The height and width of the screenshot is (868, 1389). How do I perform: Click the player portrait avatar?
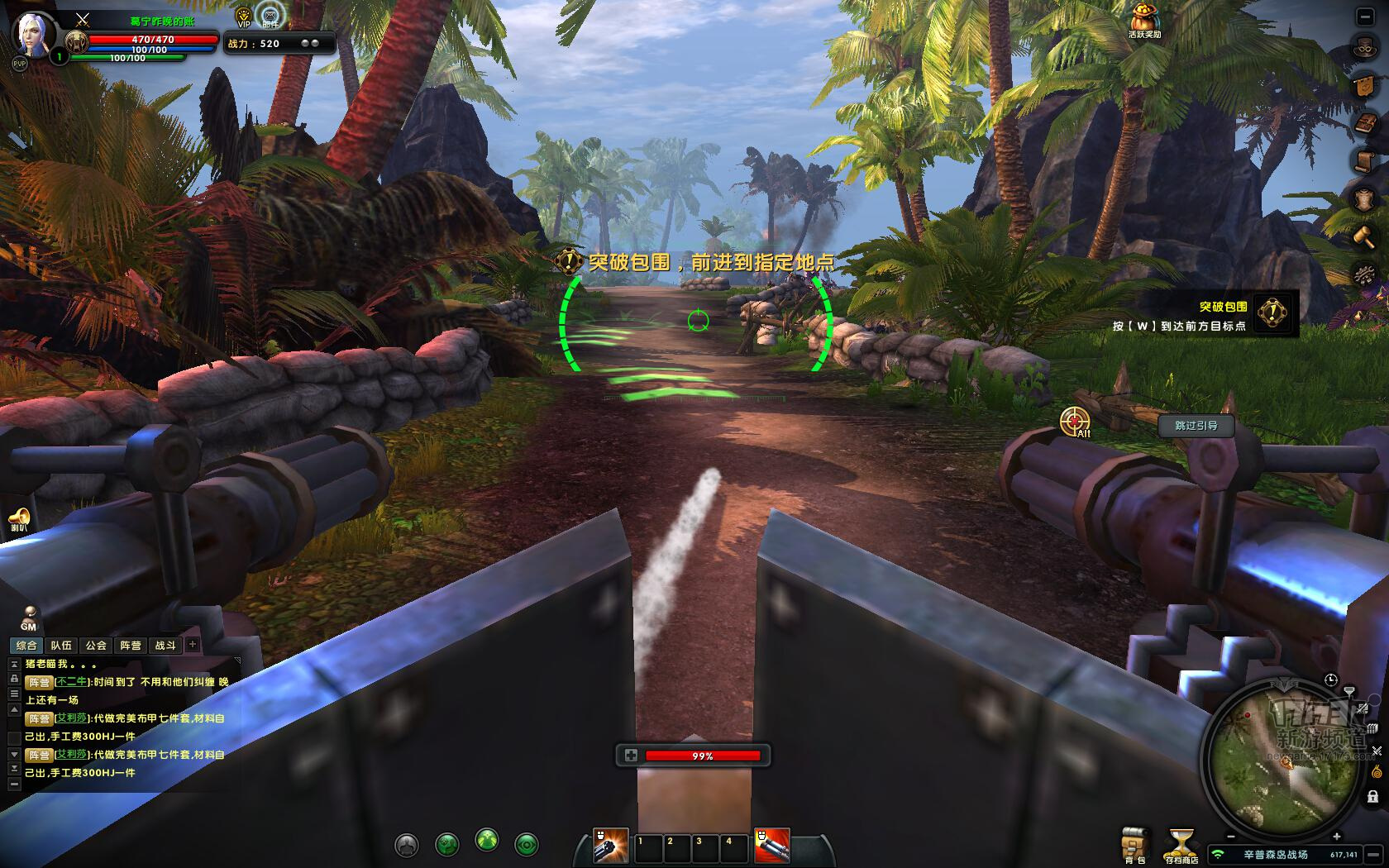tap(33, 33)
